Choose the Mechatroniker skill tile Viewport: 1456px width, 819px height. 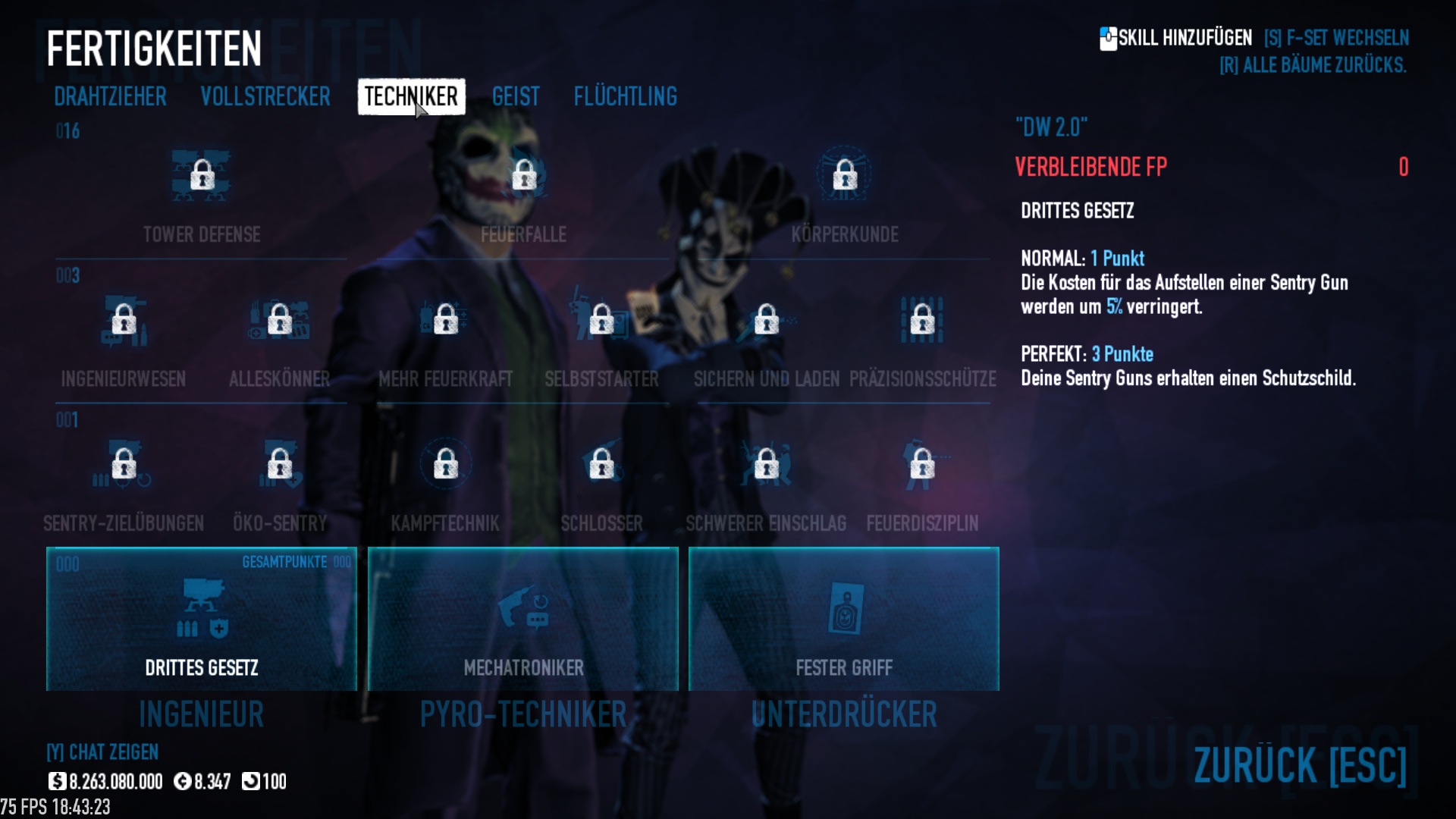pos(523,619)
